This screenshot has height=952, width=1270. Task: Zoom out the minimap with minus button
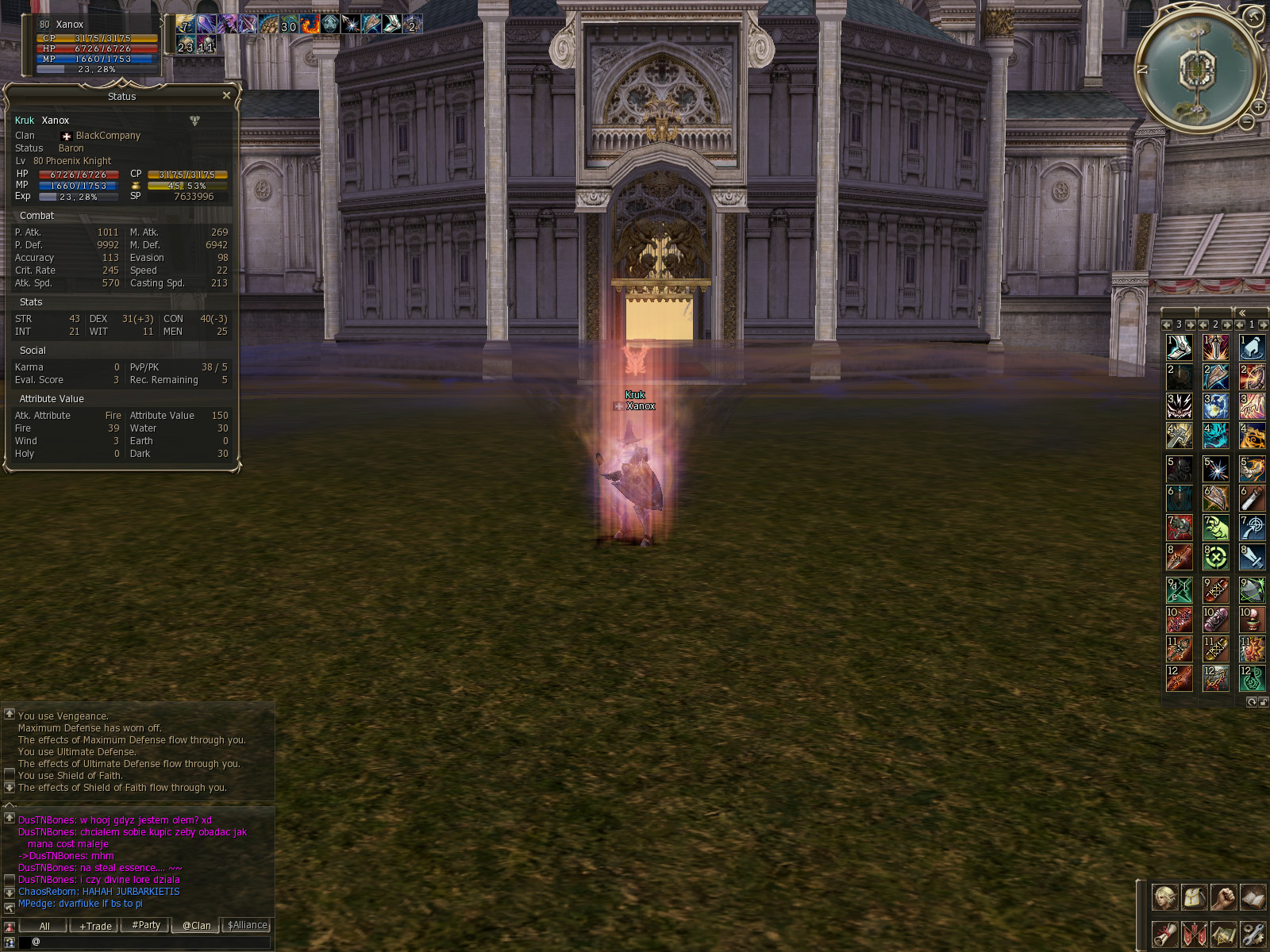(x=1247, y=121)
